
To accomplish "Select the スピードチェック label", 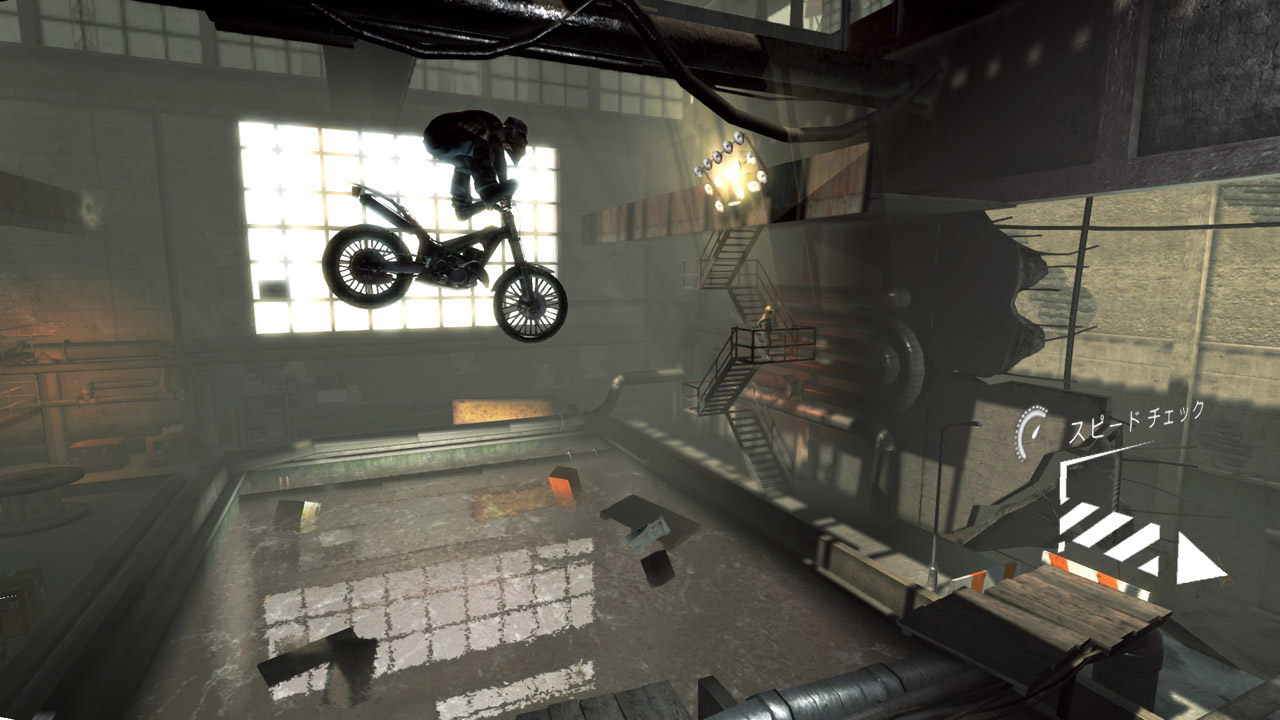I will [x=1137, y=423].
